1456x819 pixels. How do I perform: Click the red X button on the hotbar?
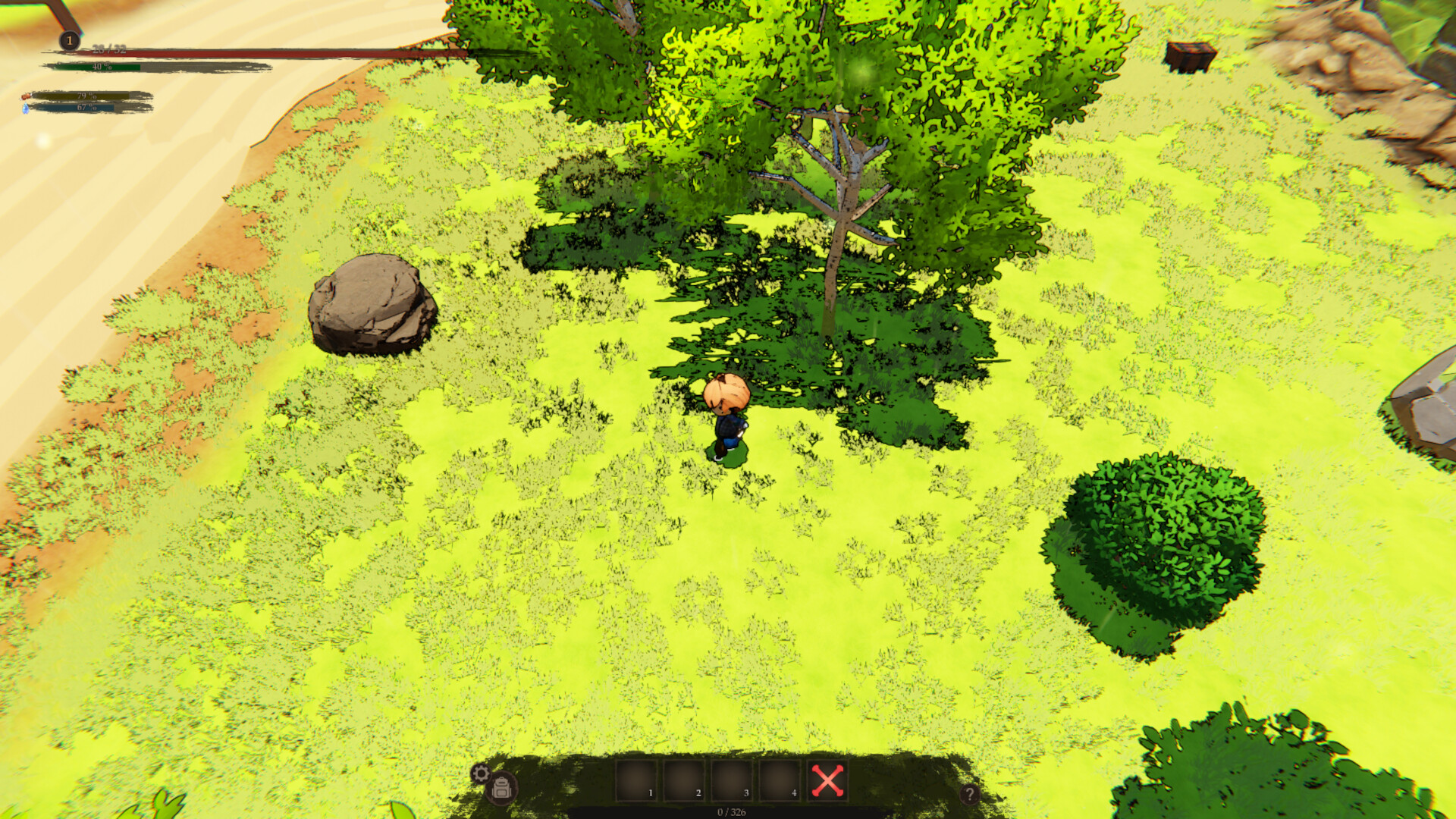(x=827, y=779)
